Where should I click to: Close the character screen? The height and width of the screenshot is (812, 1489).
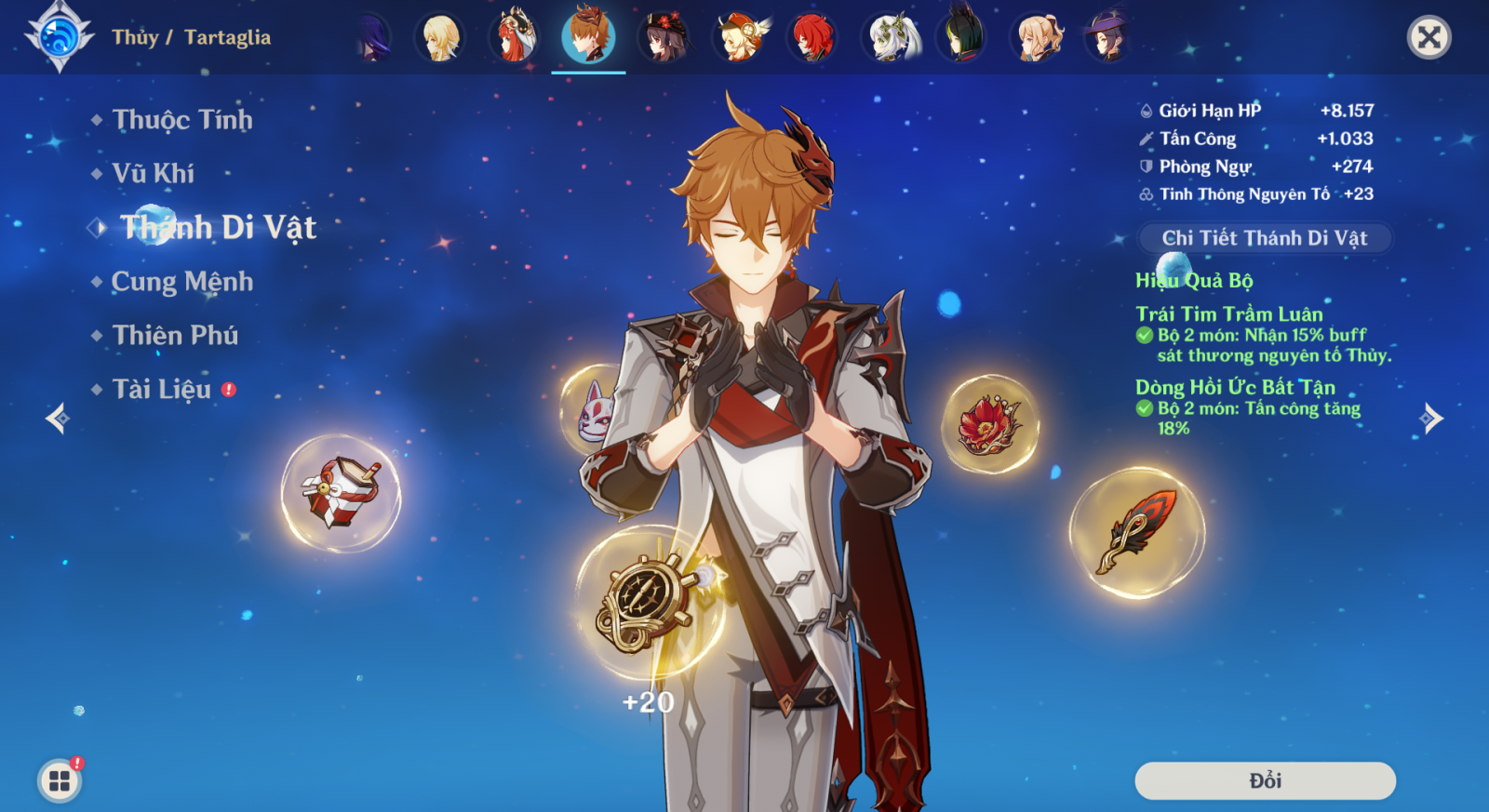coord(1429,37)
